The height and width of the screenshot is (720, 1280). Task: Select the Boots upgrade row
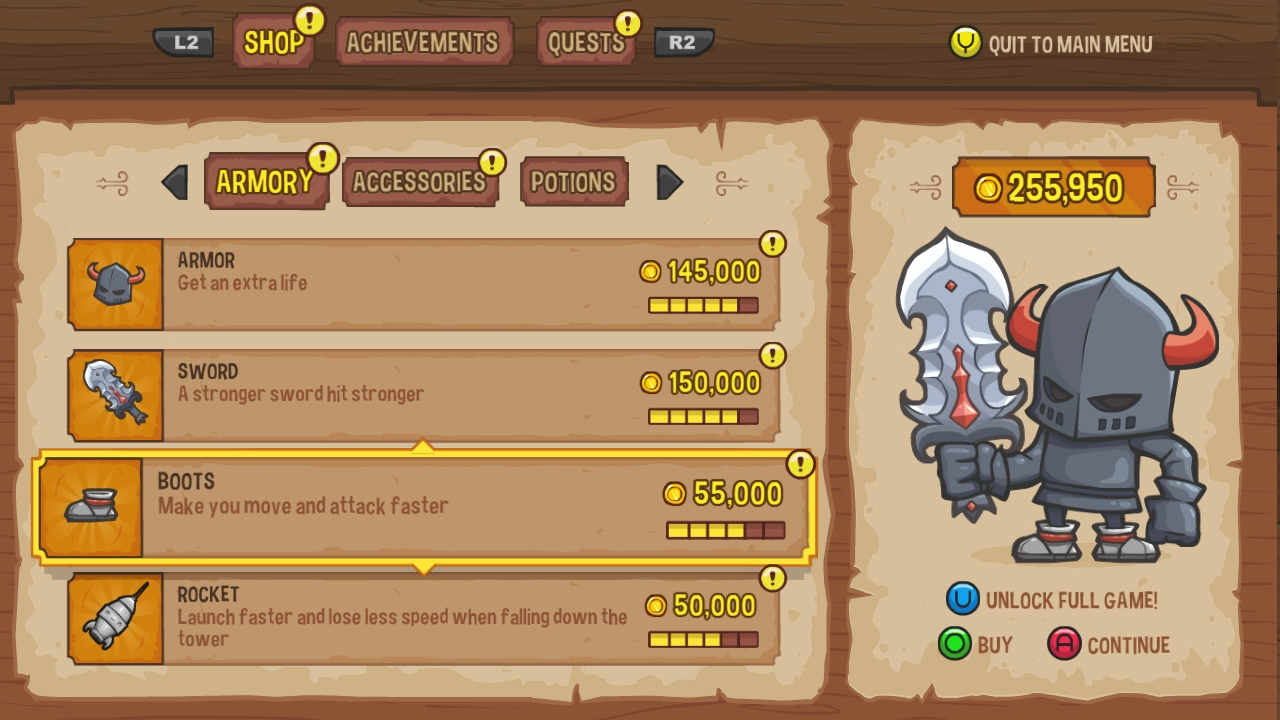423,508
